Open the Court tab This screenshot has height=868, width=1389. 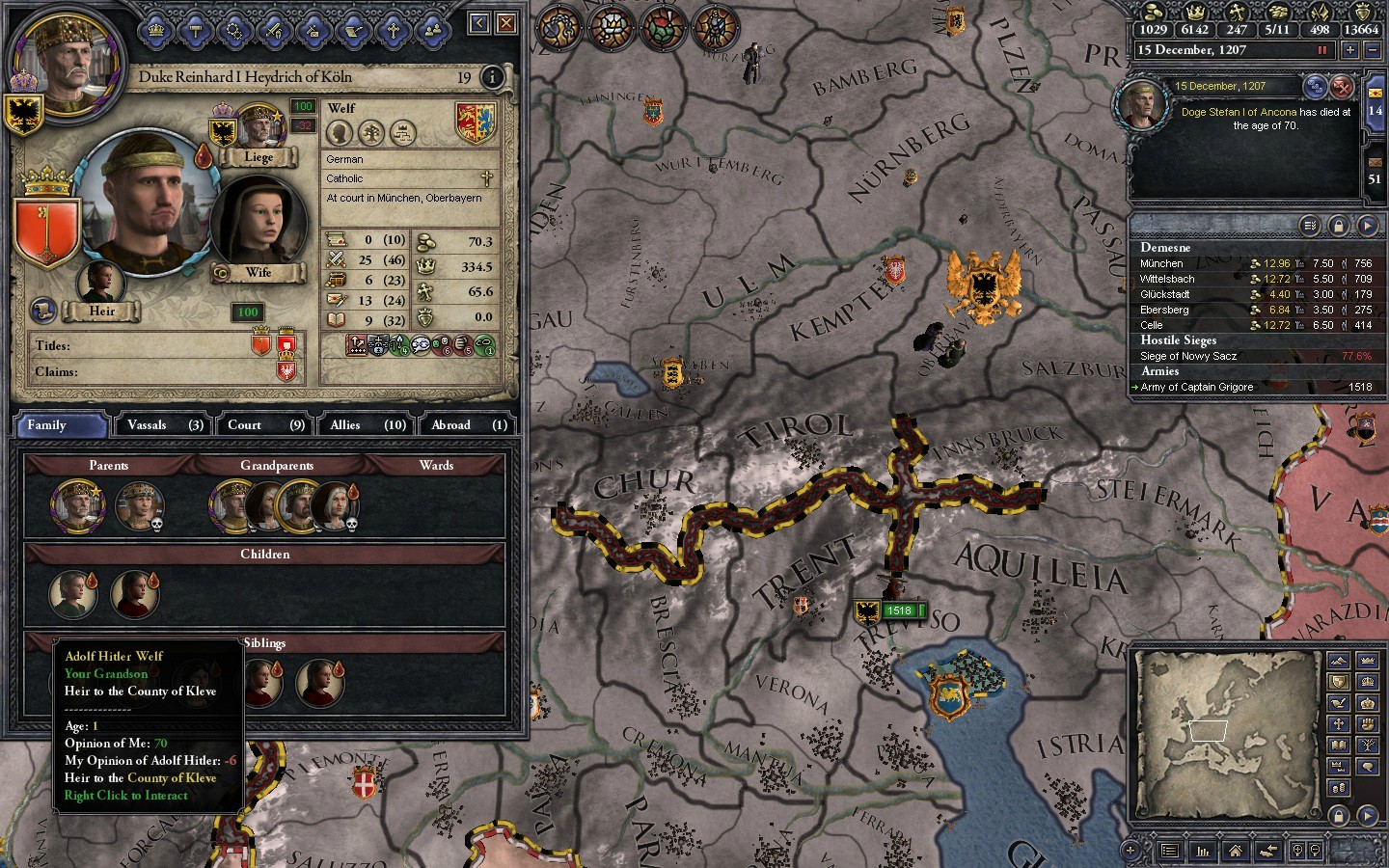265,425
